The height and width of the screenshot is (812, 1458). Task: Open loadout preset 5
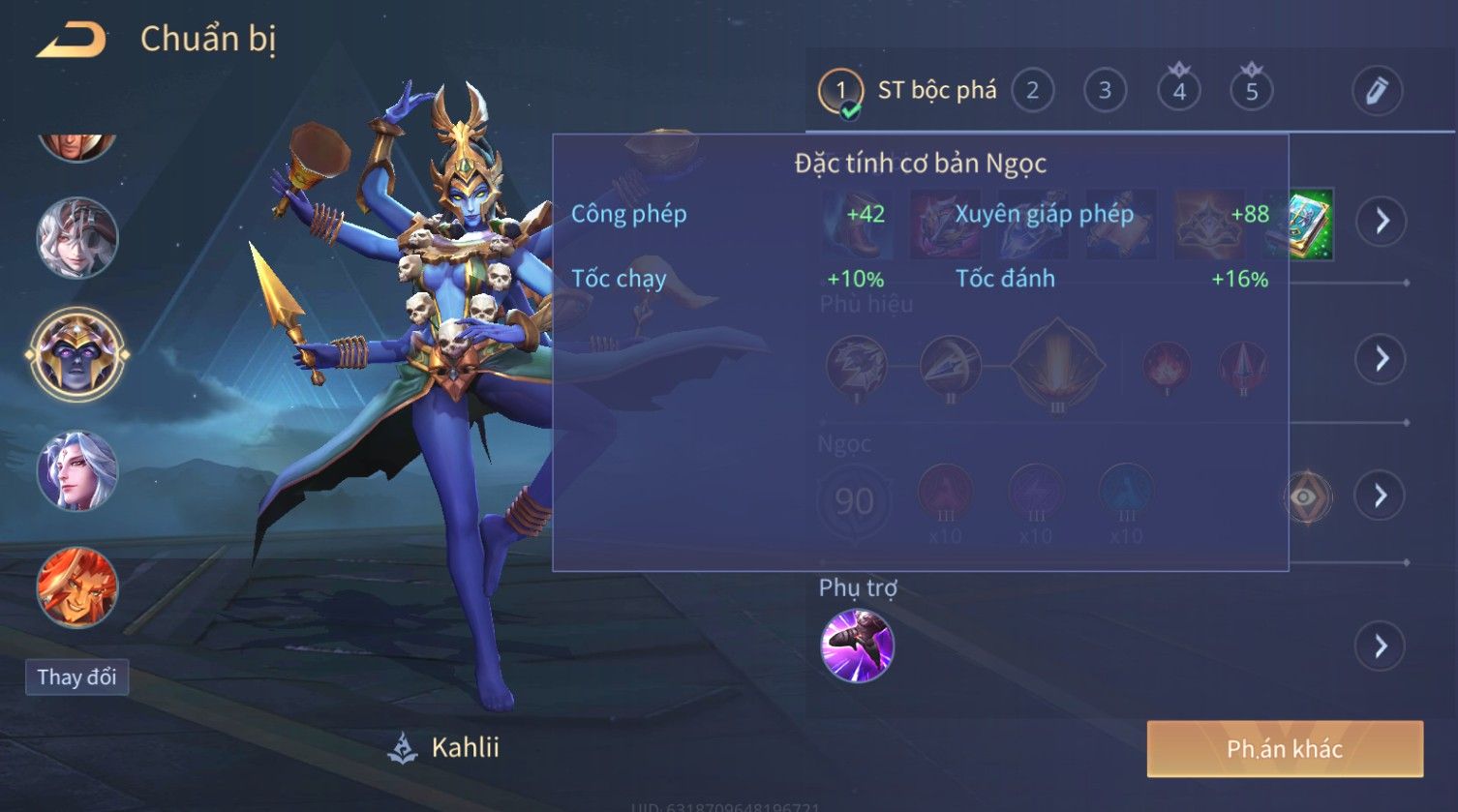[x=1251, y=91]
